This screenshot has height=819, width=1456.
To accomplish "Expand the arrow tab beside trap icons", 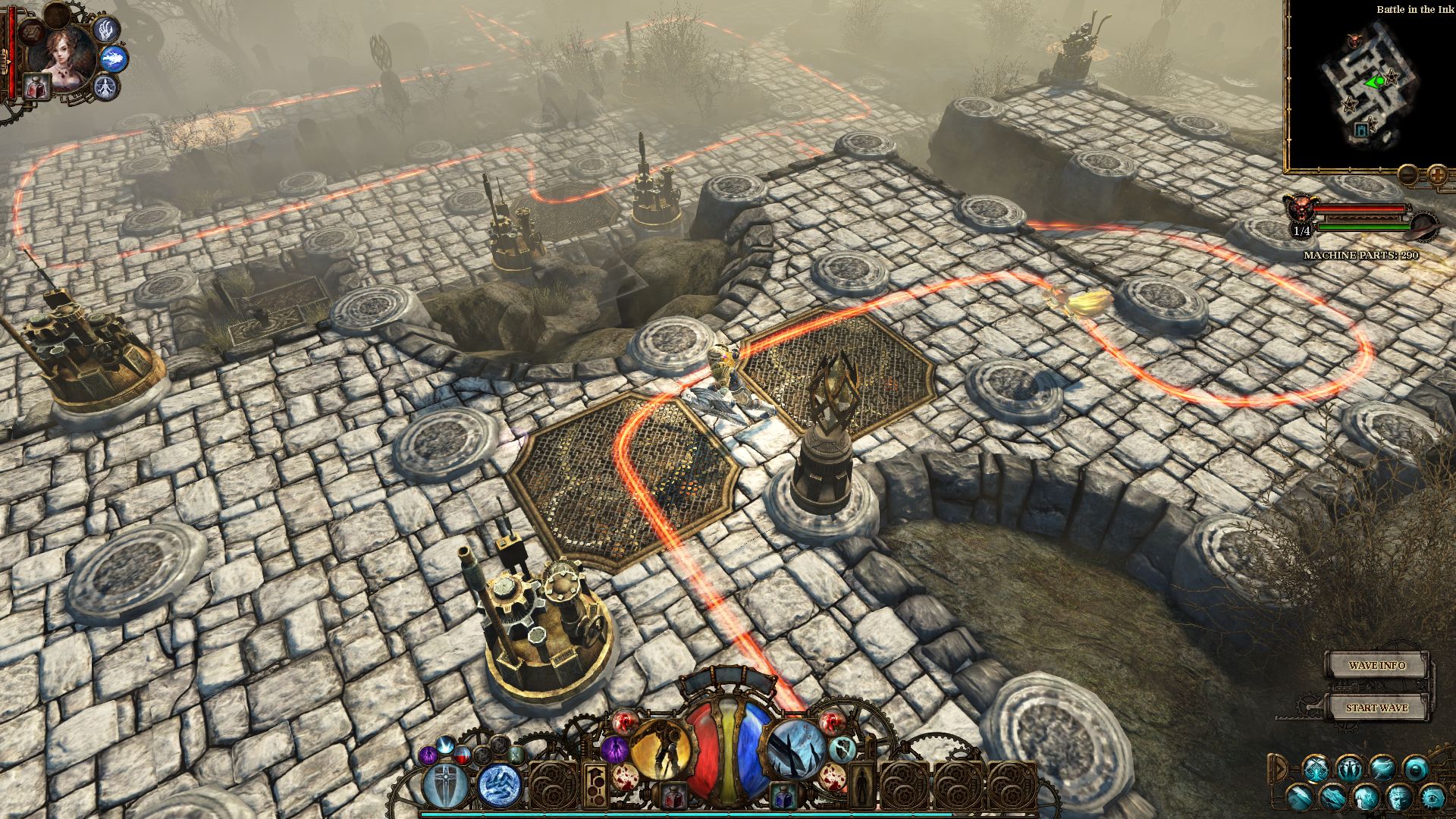I will 1279,768.
